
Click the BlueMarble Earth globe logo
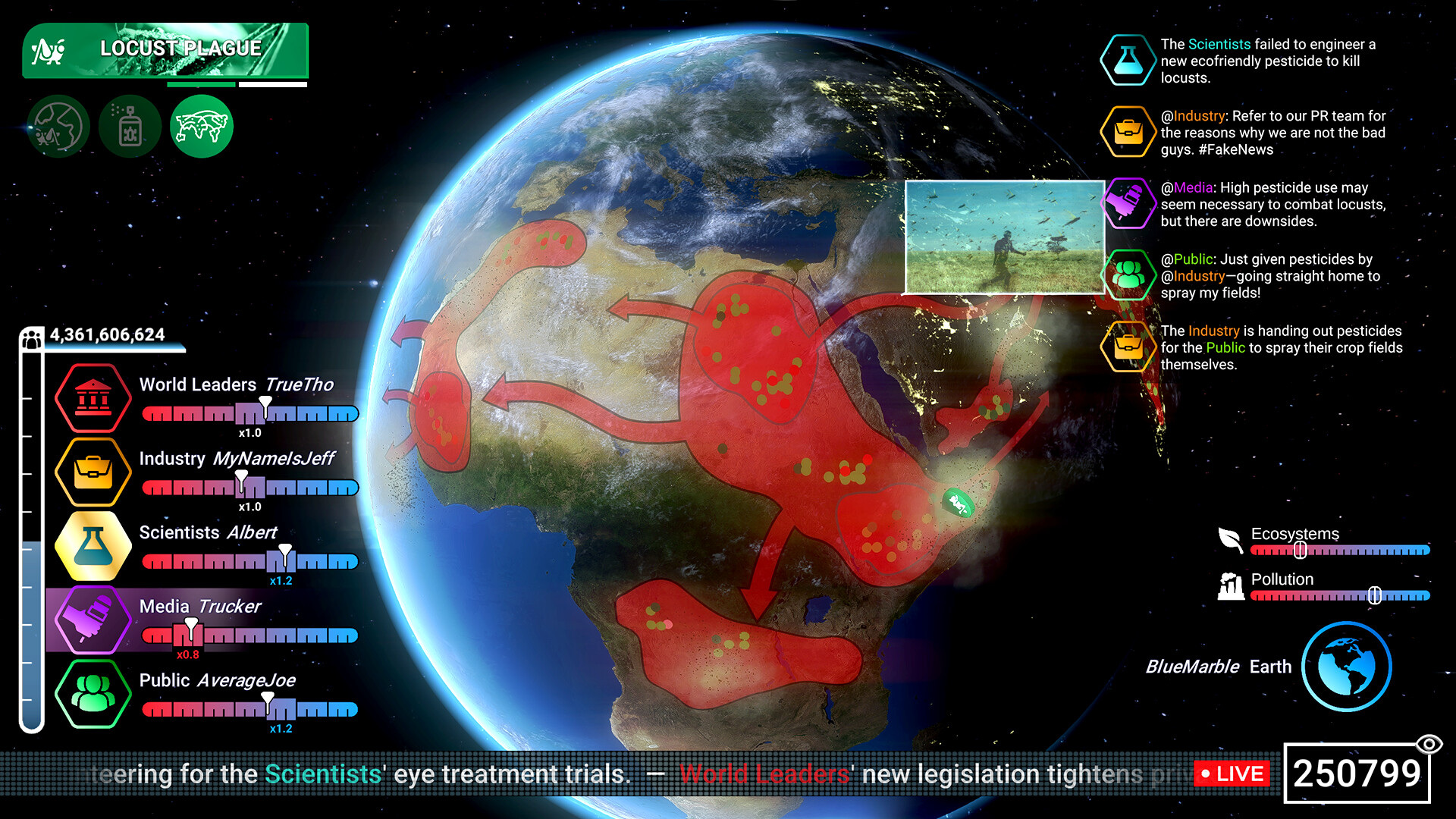click(1346, 666)
